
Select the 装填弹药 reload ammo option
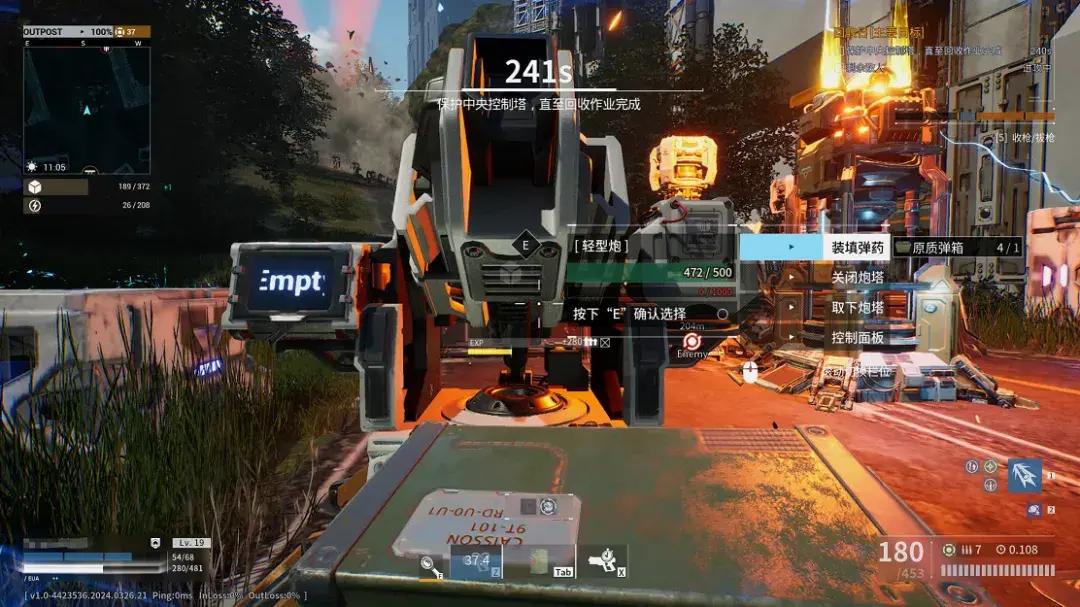point(857,247)
